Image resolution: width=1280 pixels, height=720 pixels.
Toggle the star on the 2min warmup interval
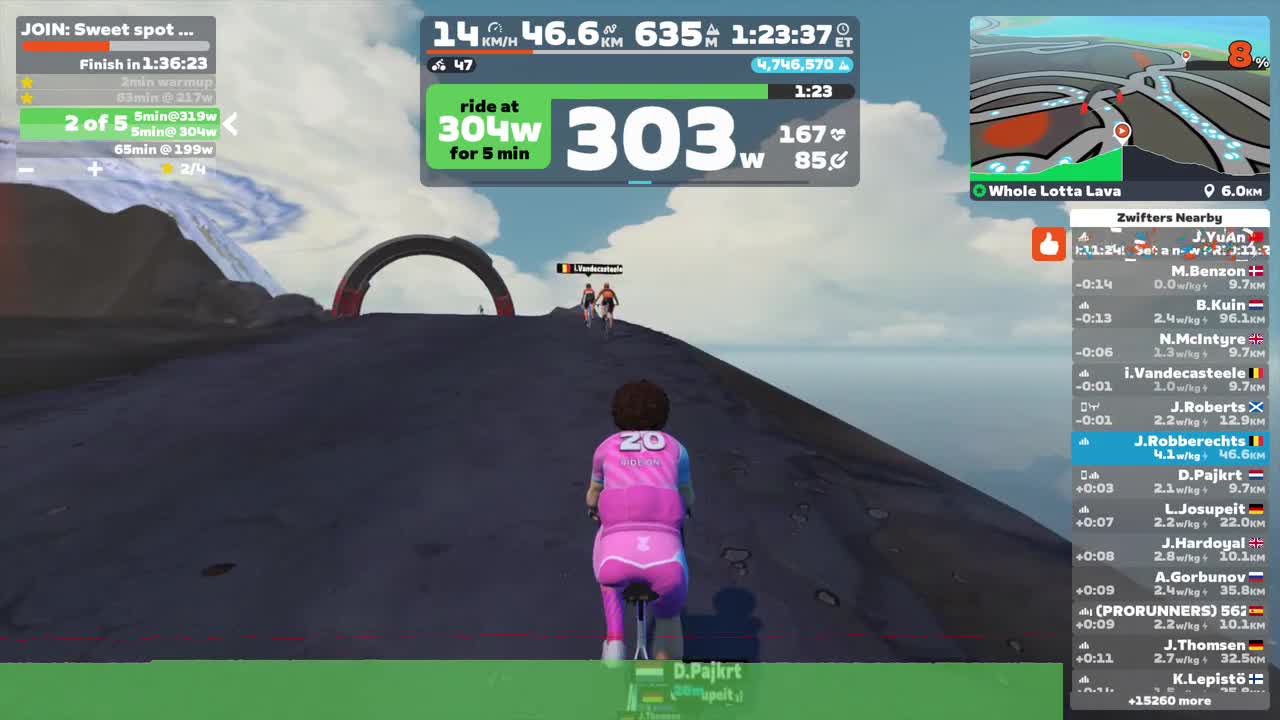(x=27, y=83)
